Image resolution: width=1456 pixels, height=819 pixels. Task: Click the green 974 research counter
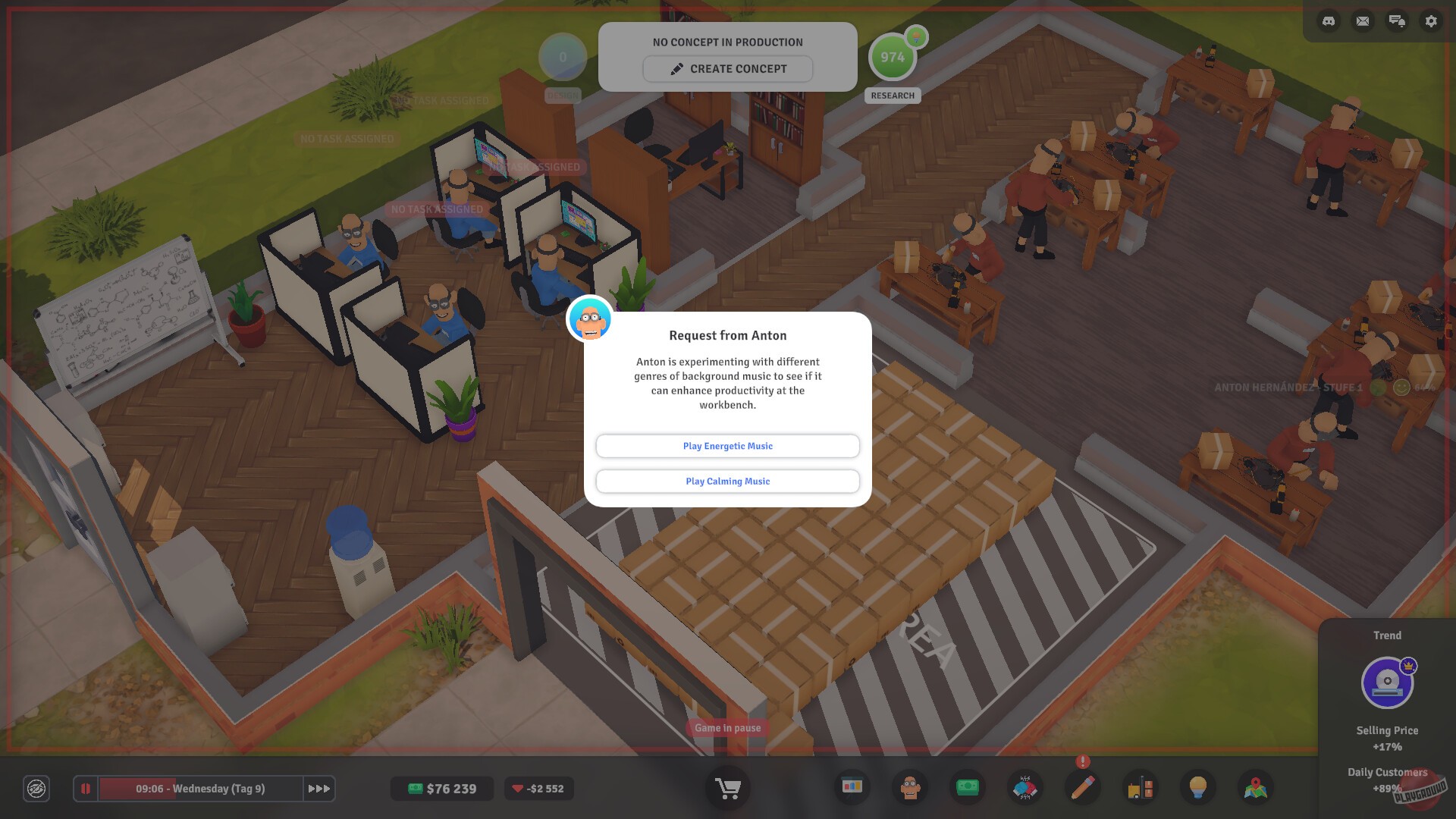tap(893, 56)
